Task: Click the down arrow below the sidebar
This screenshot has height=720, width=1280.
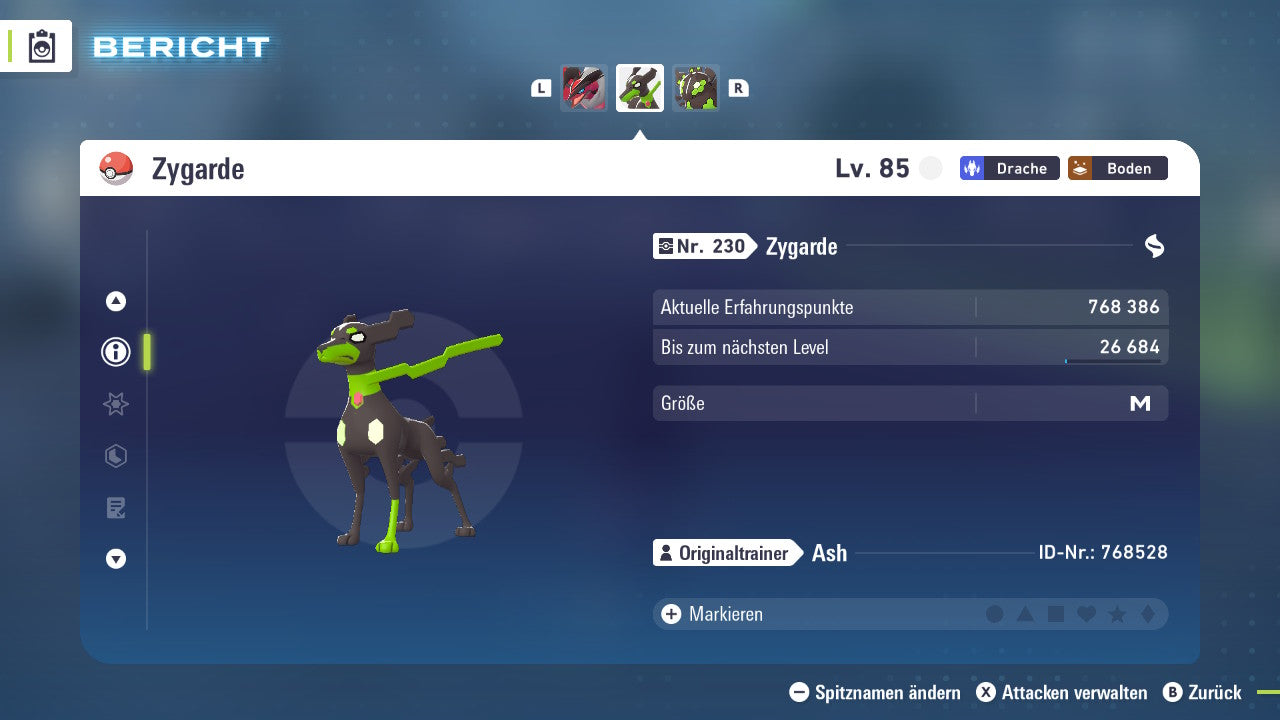Action: point(115,559)
